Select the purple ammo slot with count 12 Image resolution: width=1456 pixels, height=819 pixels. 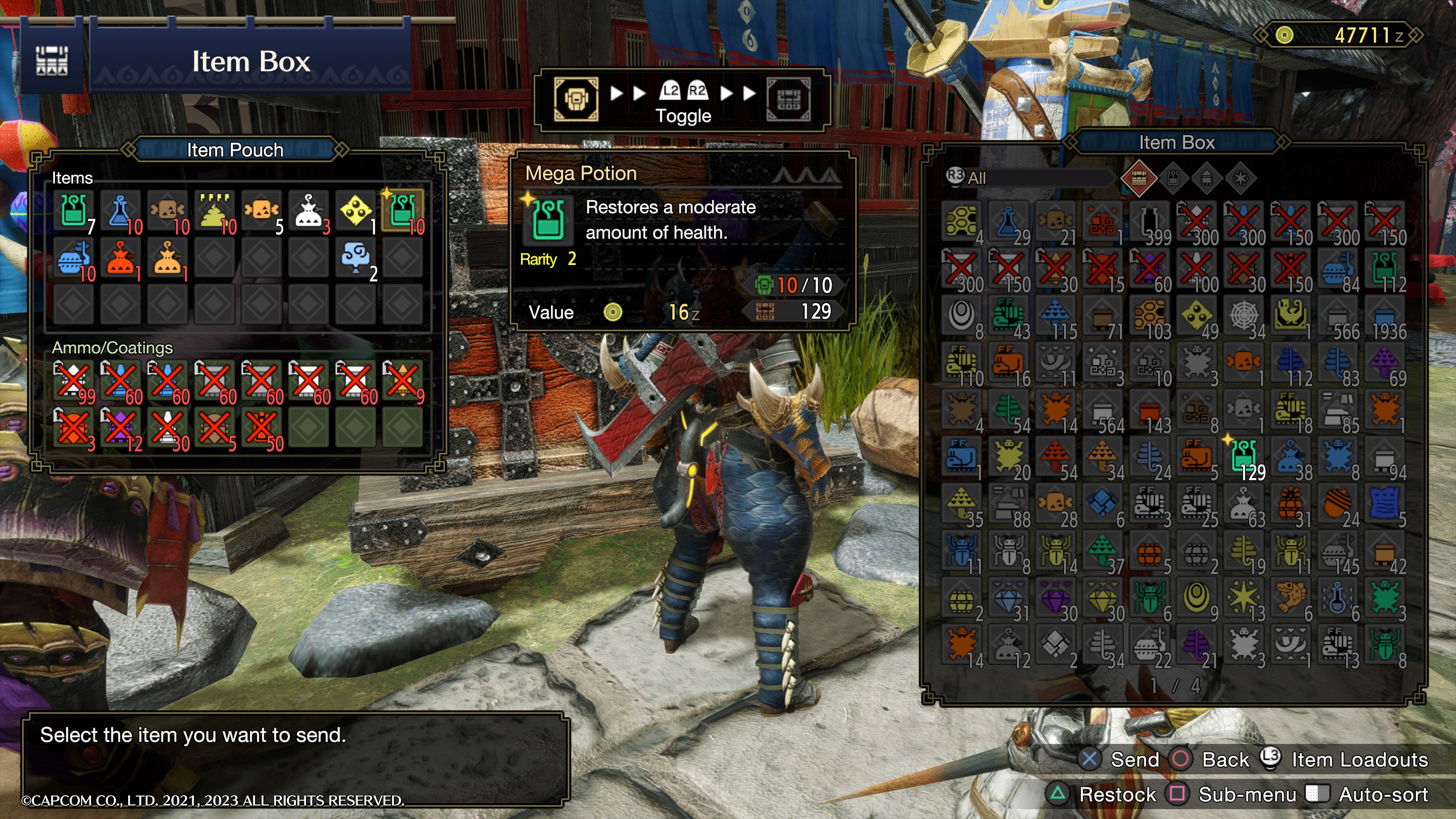tap(121, 427)
